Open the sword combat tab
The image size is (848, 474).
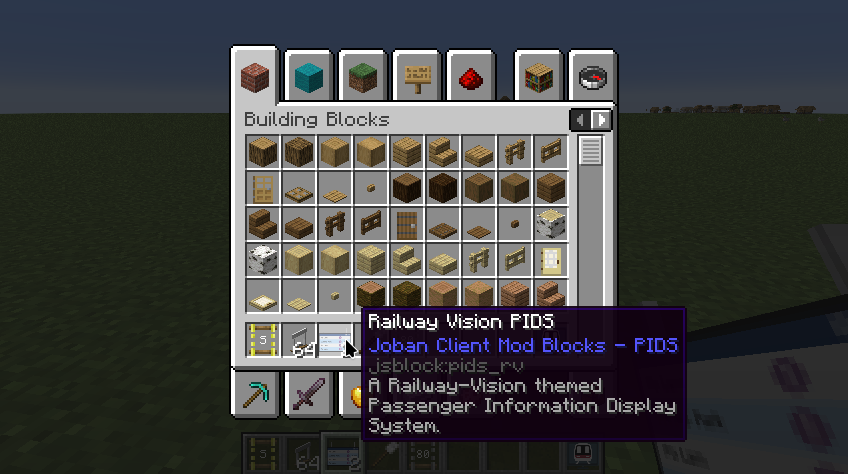click(x=309, y=393)
